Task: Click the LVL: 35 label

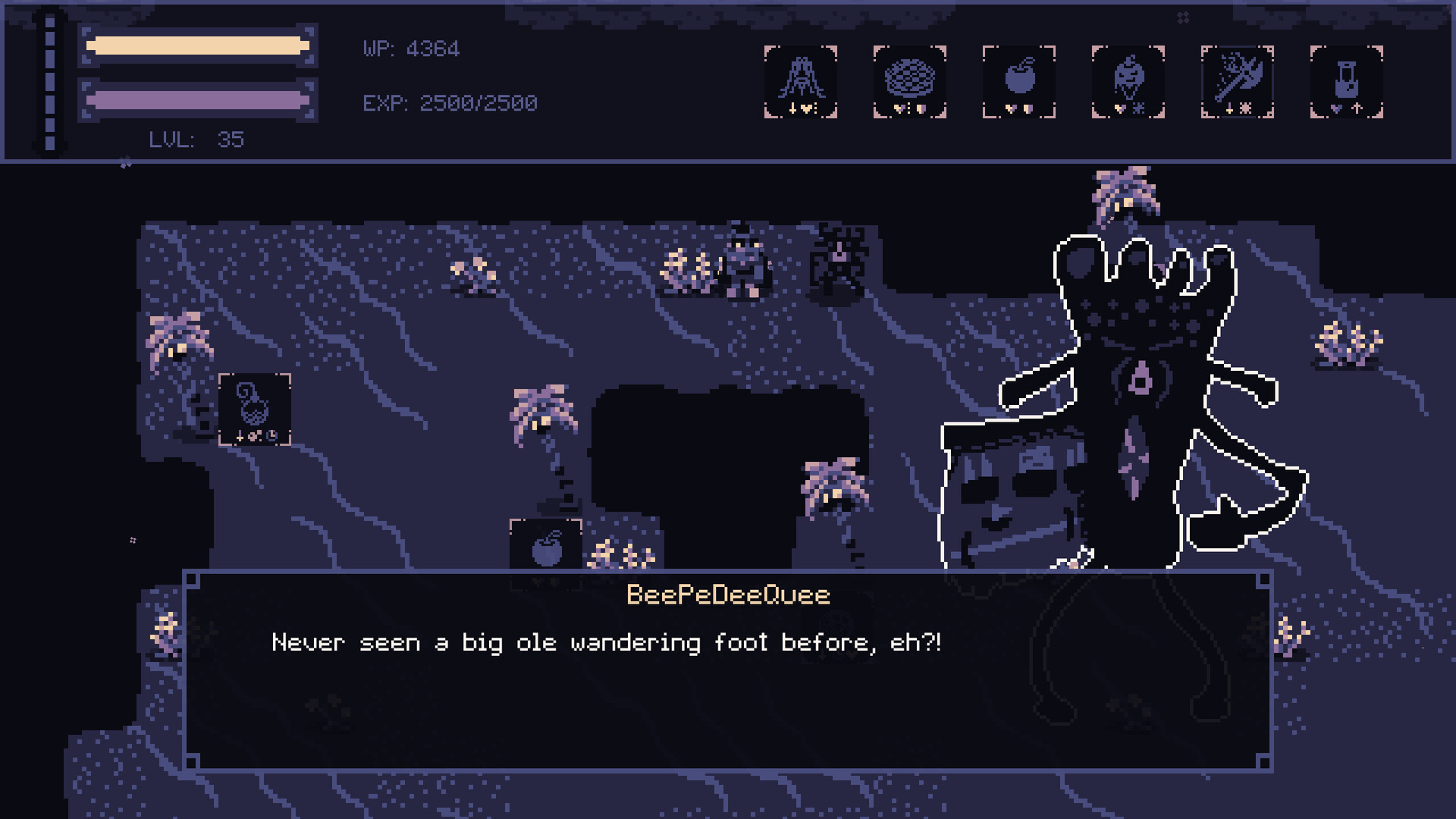Action: tap(196, 140)
